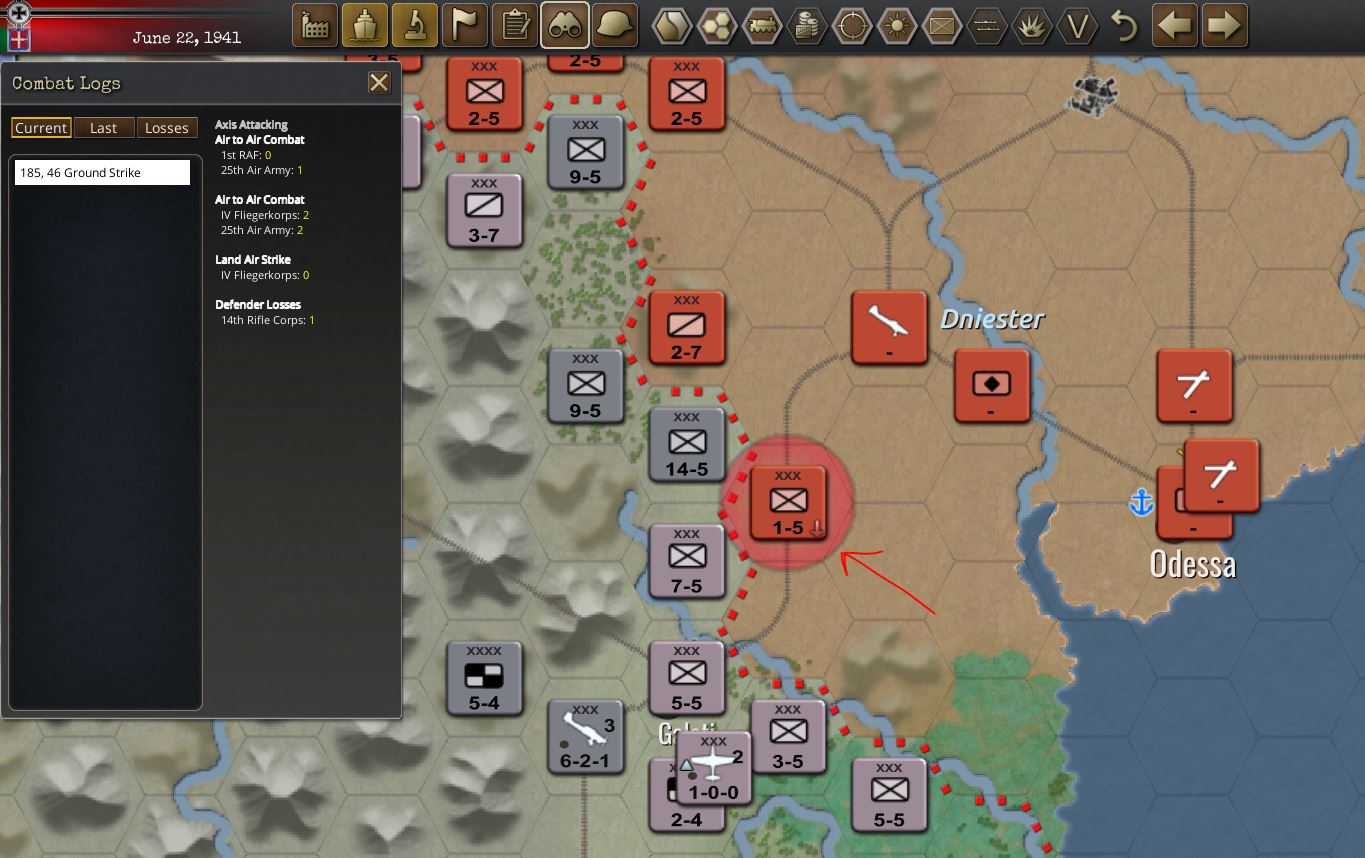Click the diplomacy flag icon

tap(465, 25)
